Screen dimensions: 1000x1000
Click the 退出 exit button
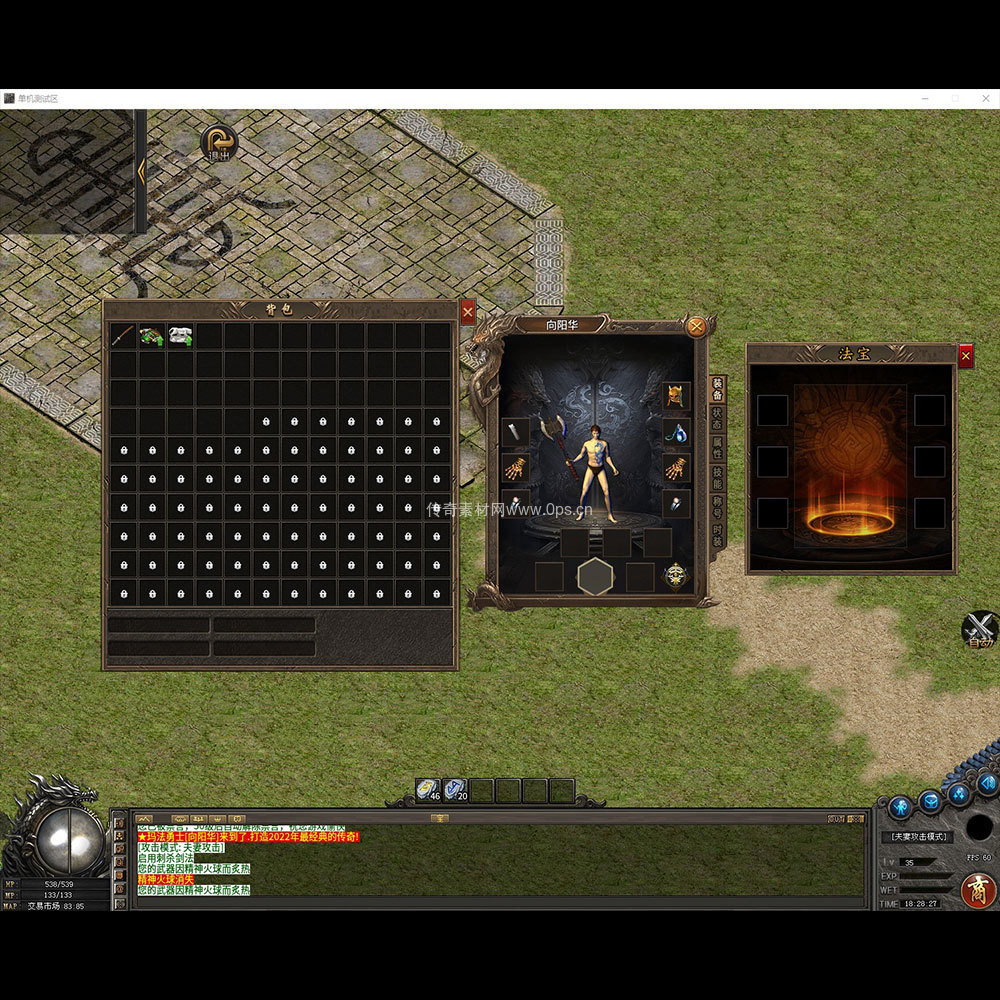[x=218, y=143]
